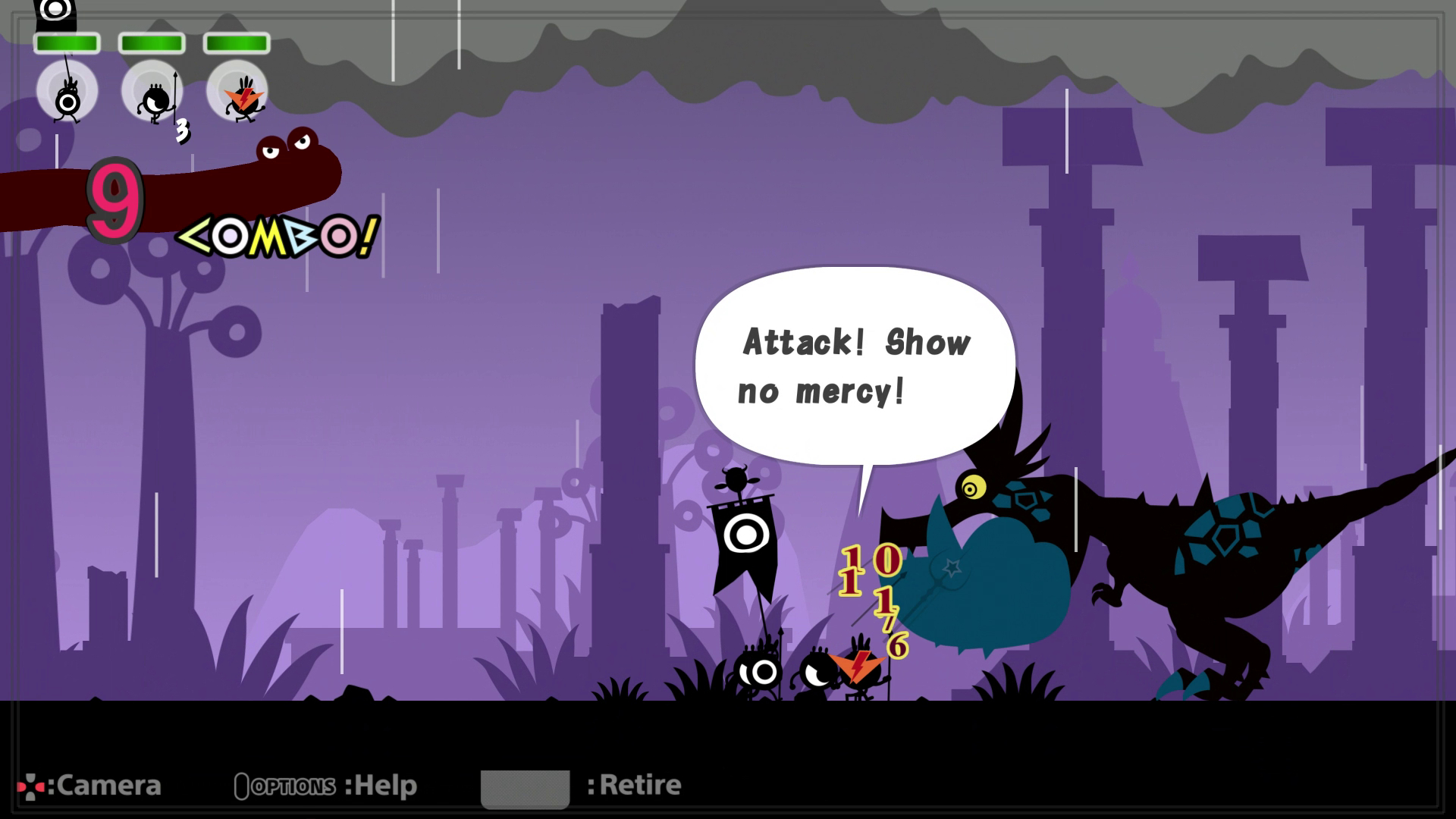The image size is (1456, 819).
Task: Click the number 3 beside the spear unit
Action: [182, 130]
